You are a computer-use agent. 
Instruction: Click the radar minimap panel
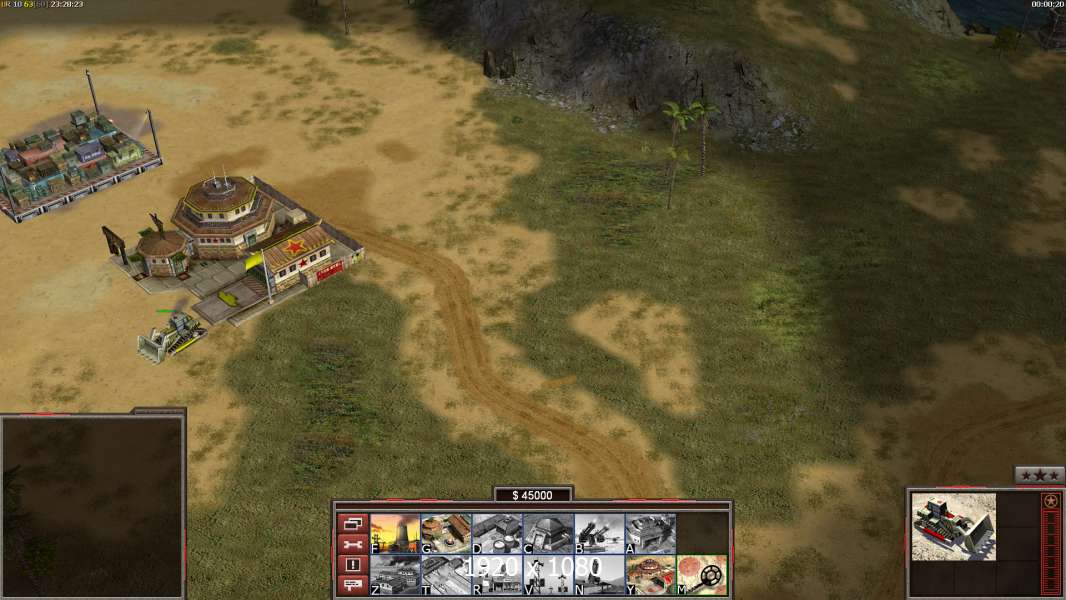click(x=92, y=506)
